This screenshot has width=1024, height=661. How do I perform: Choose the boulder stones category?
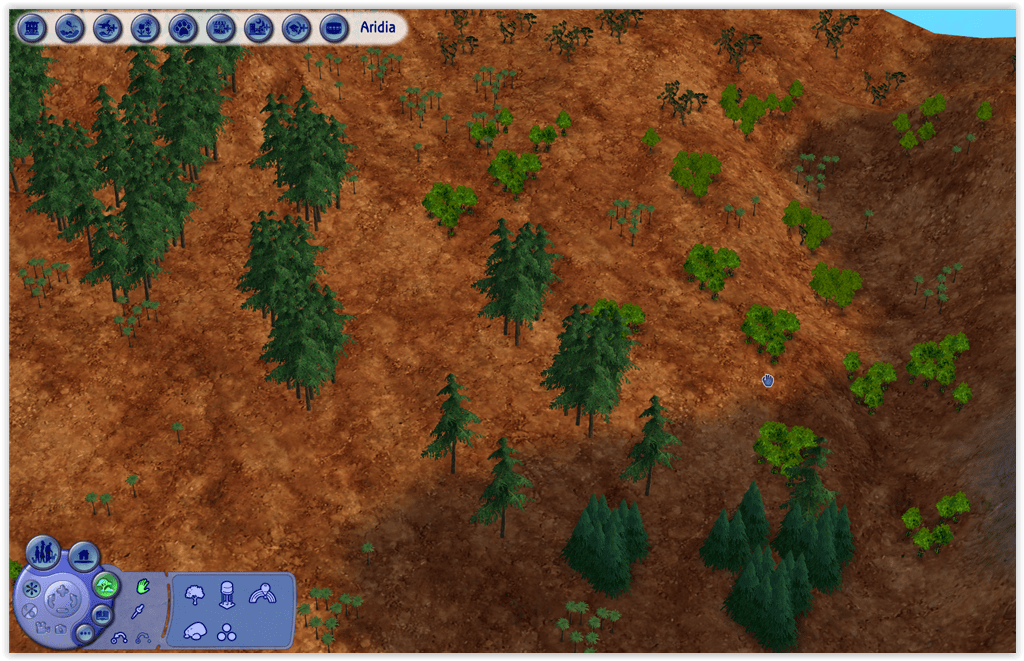pyautogui.click(x=195, y=631)
